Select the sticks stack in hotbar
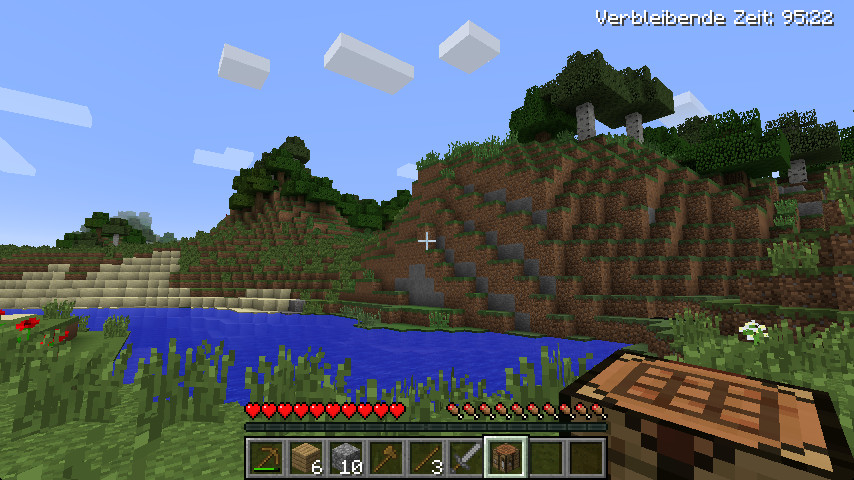854x480 pixels. click(x=426, y=458)
